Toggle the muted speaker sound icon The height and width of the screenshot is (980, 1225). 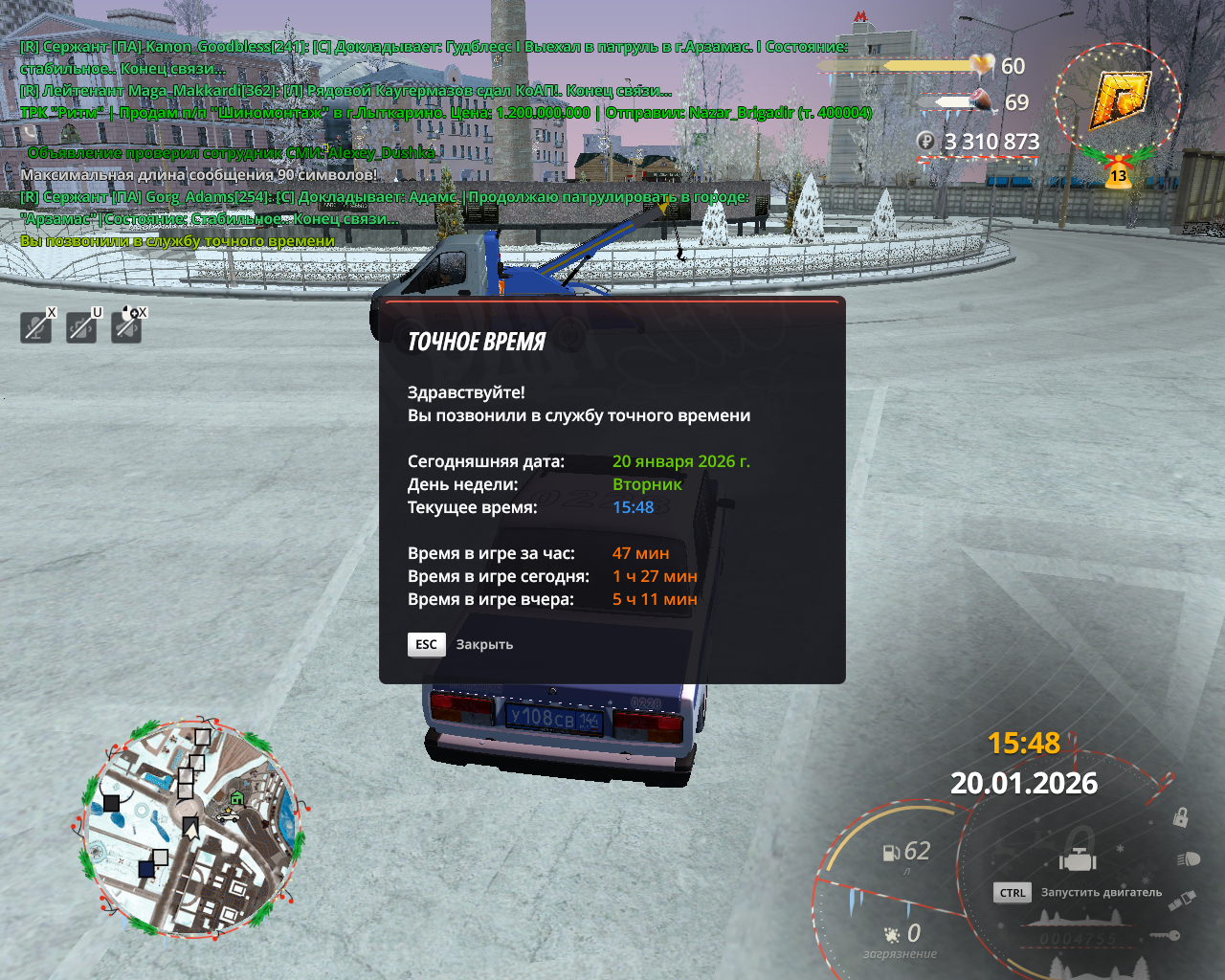[x=126, y=327]
